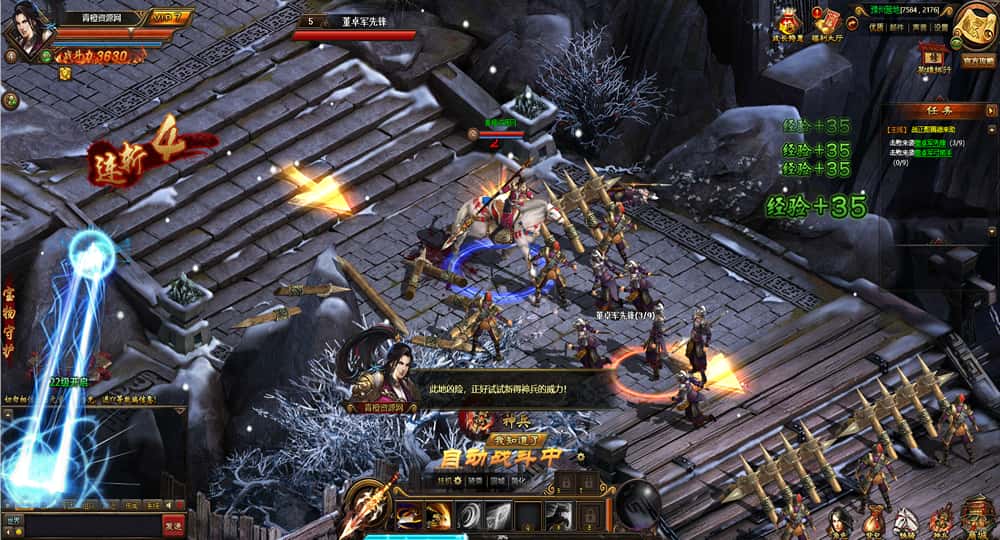Screen dimensions: 1000x540
Task: Open the 福利大厅 welfare hall icon
Action: (828, 24)
